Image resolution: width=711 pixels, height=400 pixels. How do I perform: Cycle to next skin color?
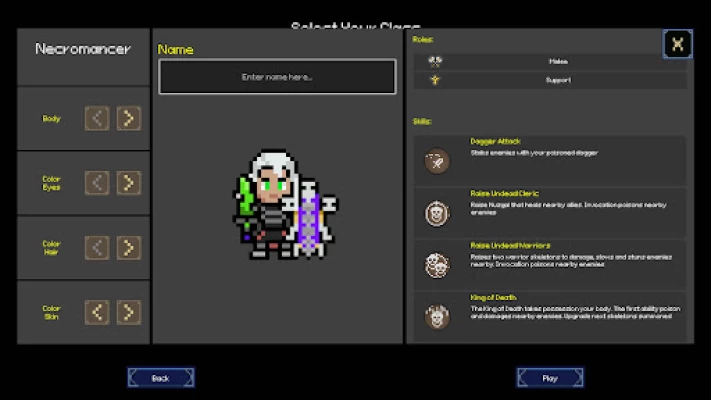(x=128, y=312)
